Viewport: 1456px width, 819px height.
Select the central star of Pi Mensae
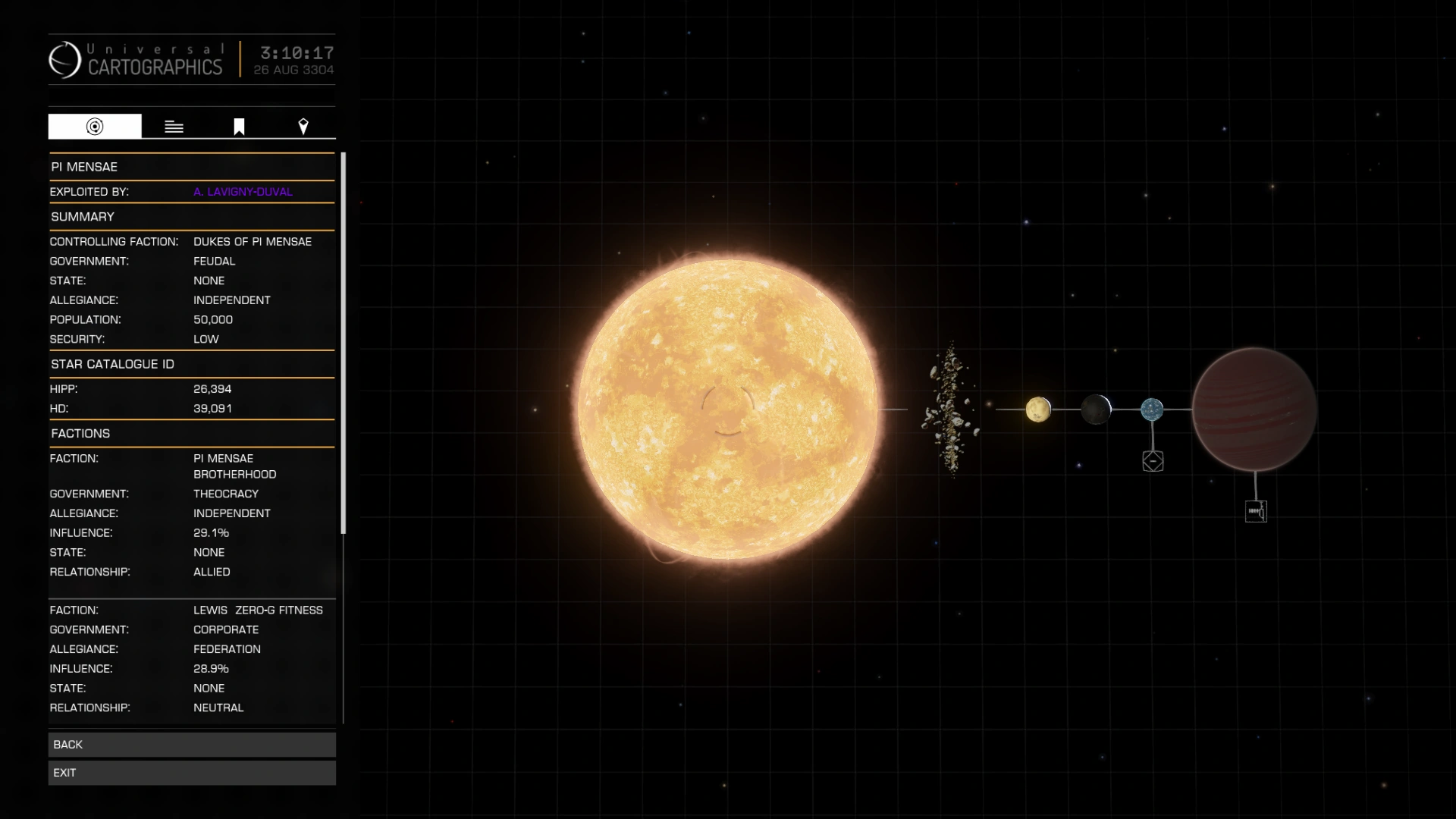[x=728, y=409]
